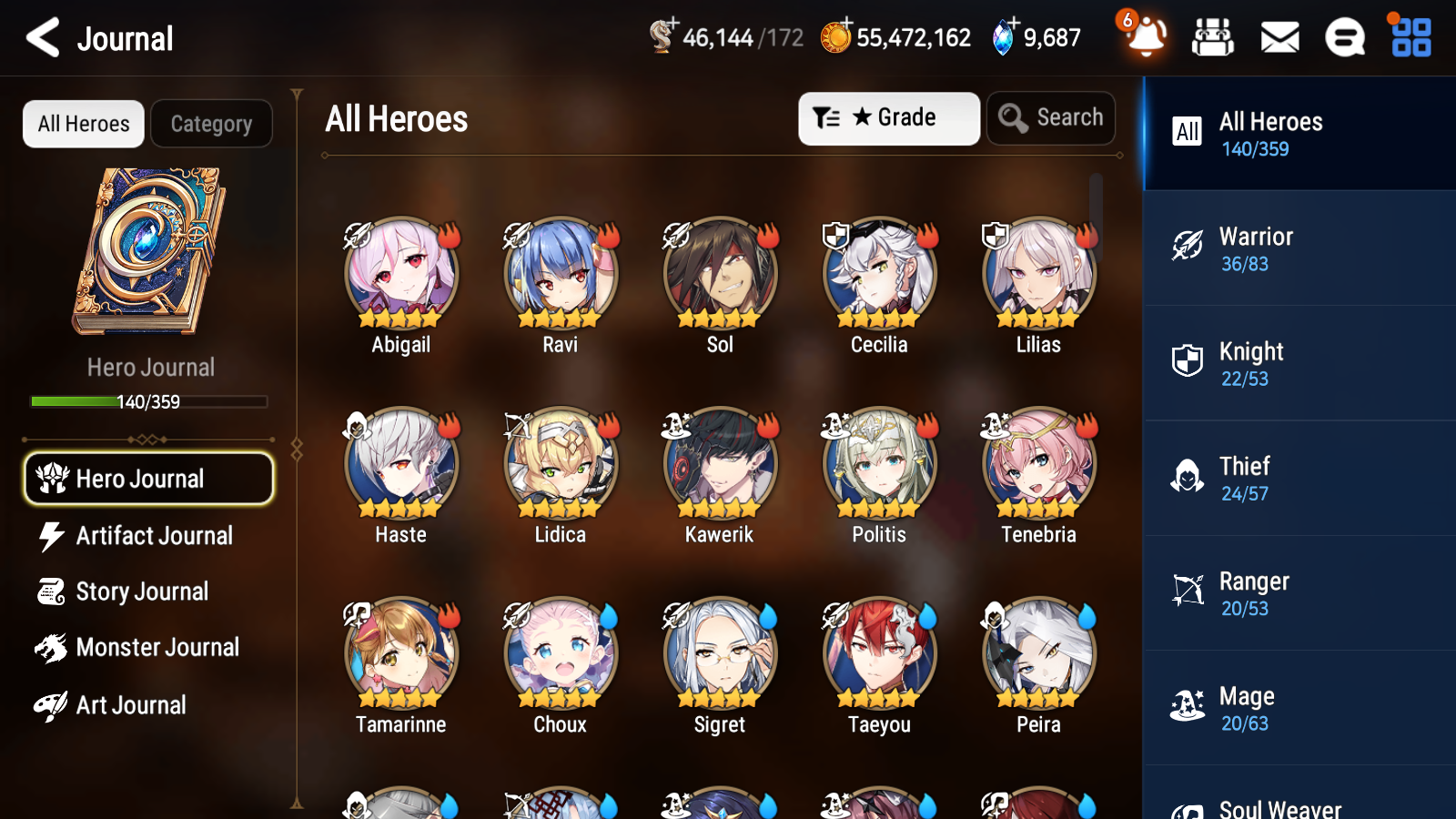Switch to the Category tab

211,124
